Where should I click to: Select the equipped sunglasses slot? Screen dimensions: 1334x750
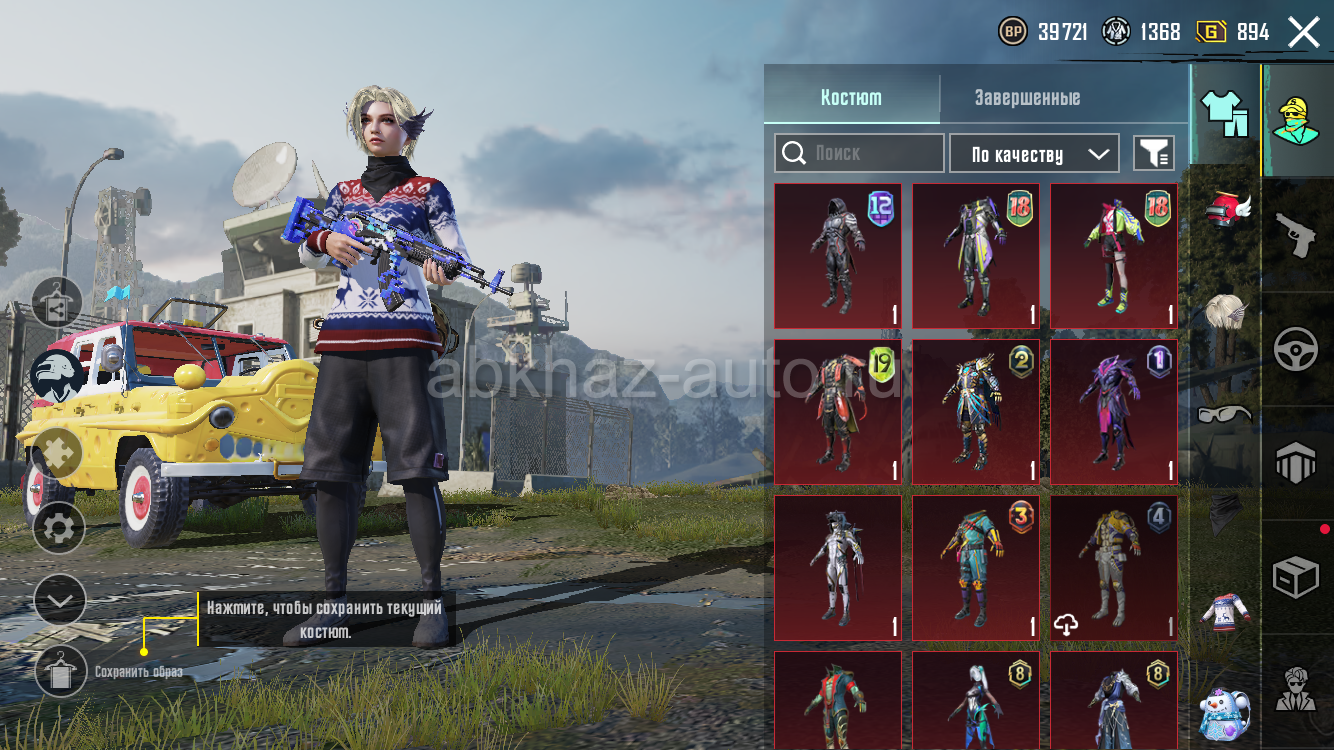pyautogui.click(x=1224, y=413)
